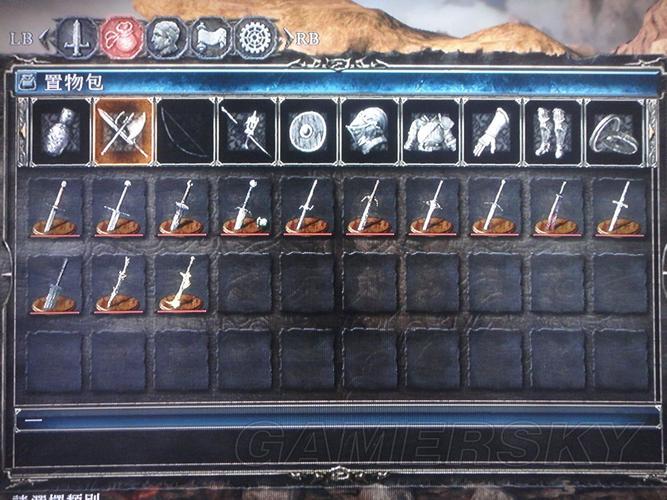667x500 pixels.
Task: Show the helmet category
Action: (x=369, y=131)
